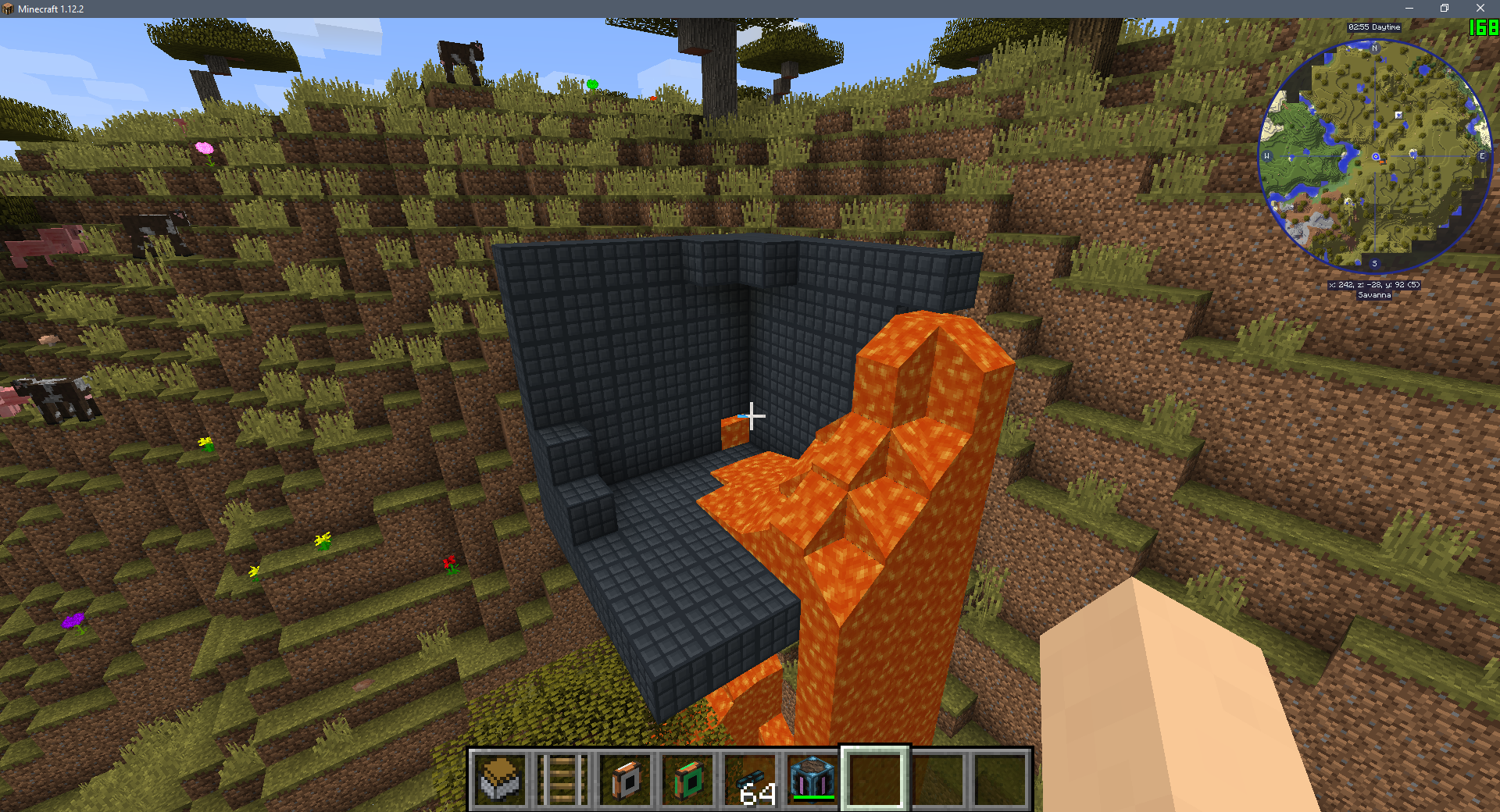Choose the orange-framed machine block slot

click(x=625, y=779)
